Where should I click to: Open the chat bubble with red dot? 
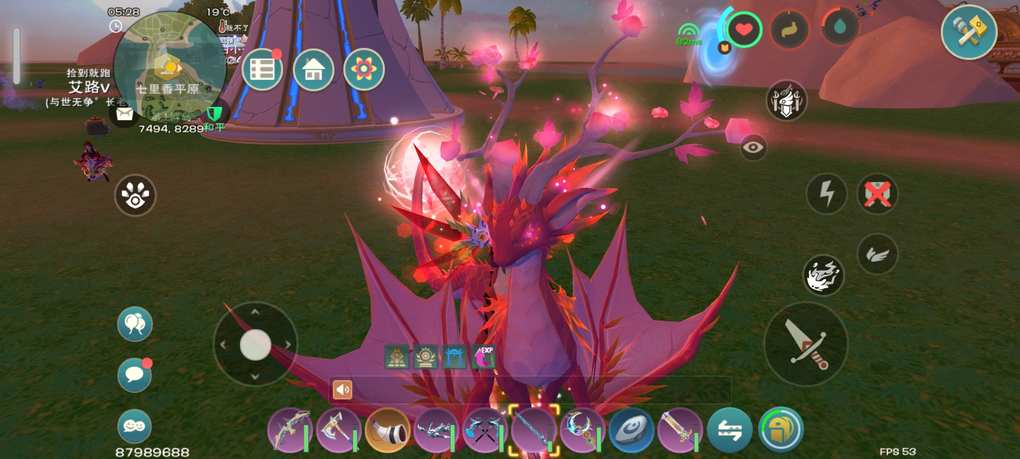(134, 374)
